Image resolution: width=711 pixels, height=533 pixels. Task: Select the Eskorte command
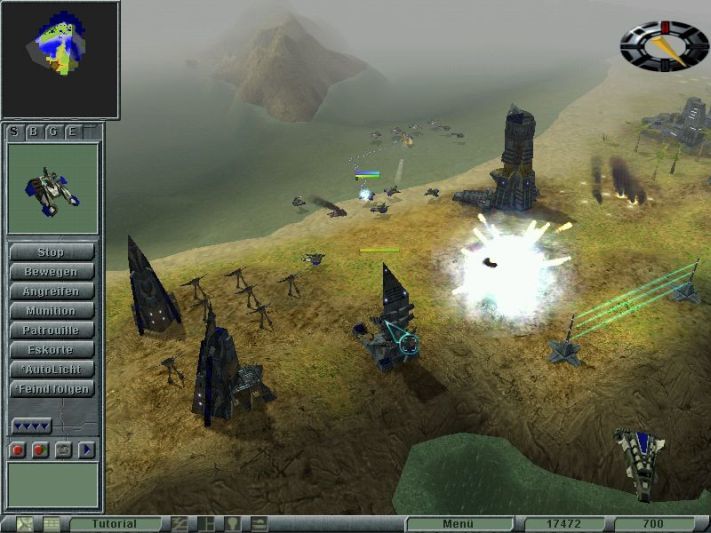pyautogui.click(x=51, y=349)
